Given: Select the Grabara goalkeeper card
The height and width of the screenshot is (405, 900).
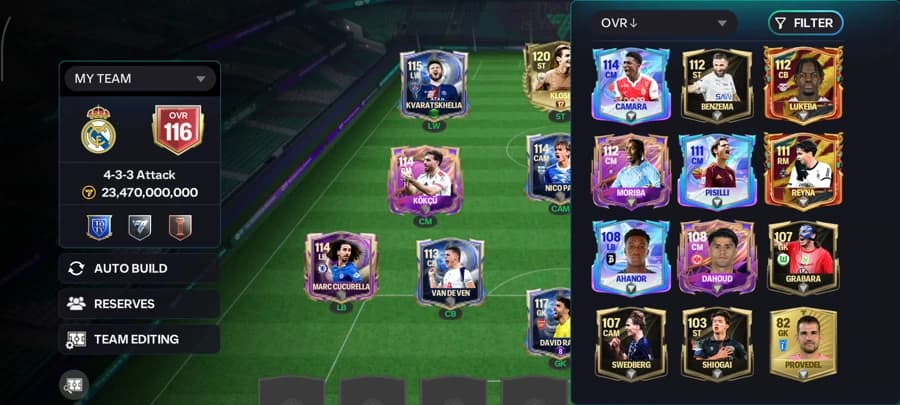Looking at the screenshot, I should [802, 257].
